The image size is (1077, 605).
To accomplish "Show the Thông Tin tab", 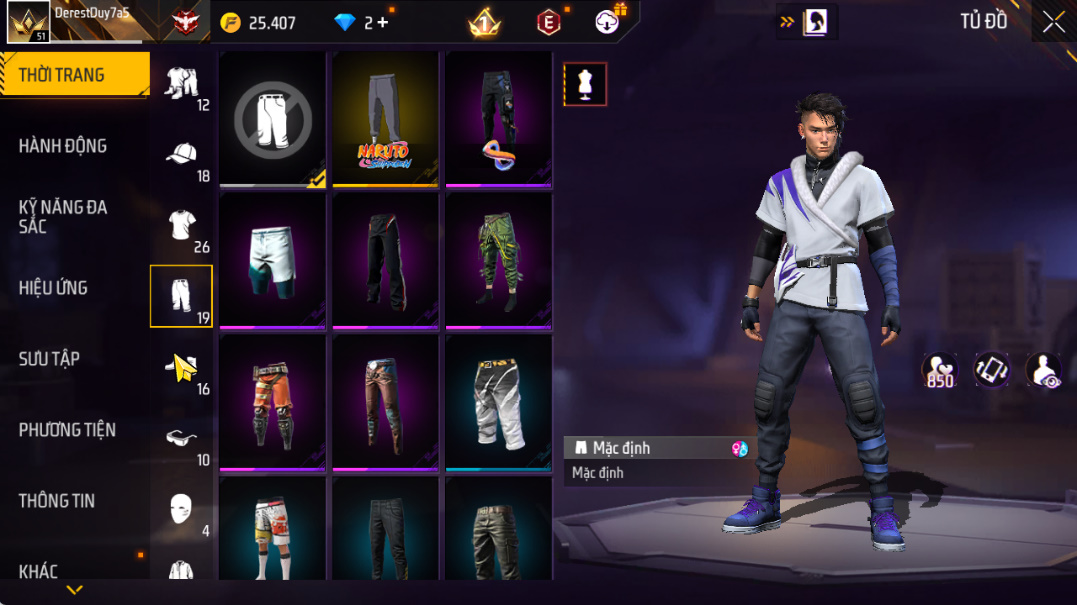I will 57,501.
